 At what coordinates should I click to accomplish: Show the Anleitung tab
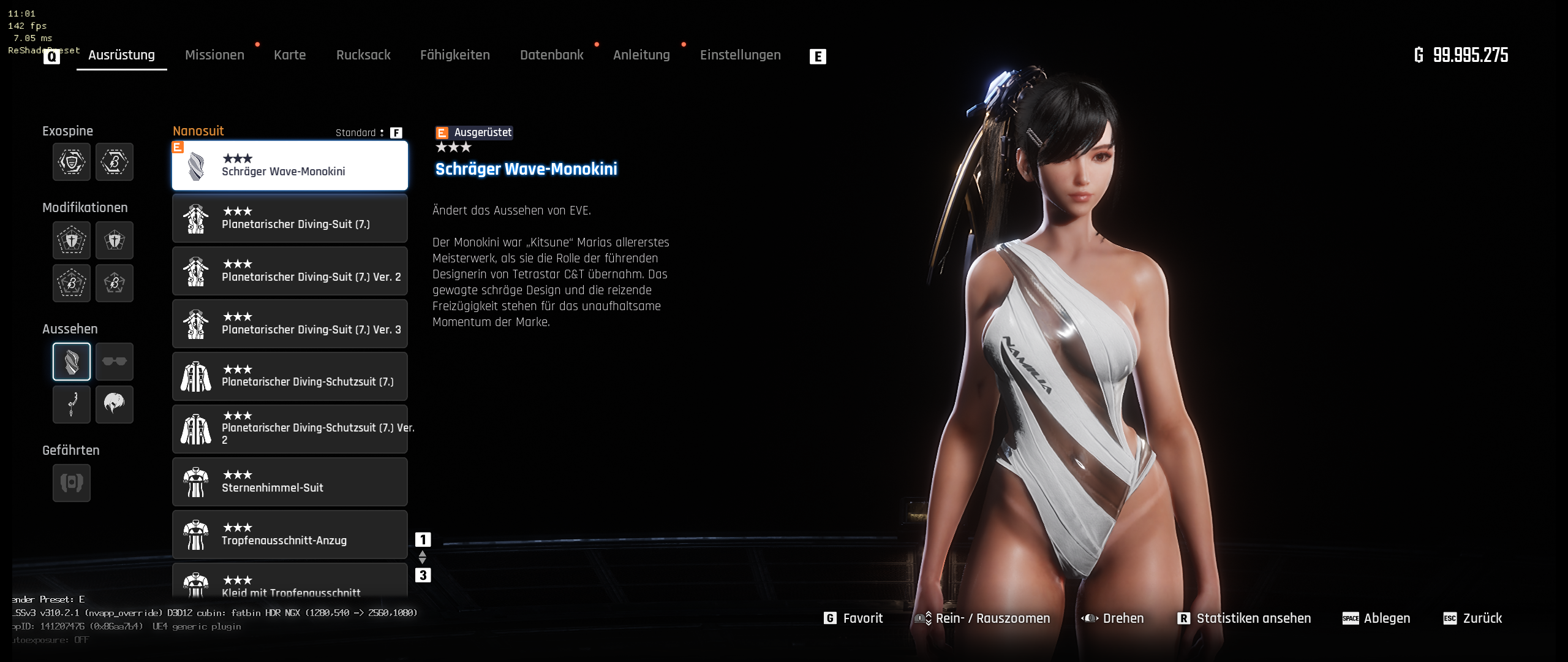(x=641, y=55)
